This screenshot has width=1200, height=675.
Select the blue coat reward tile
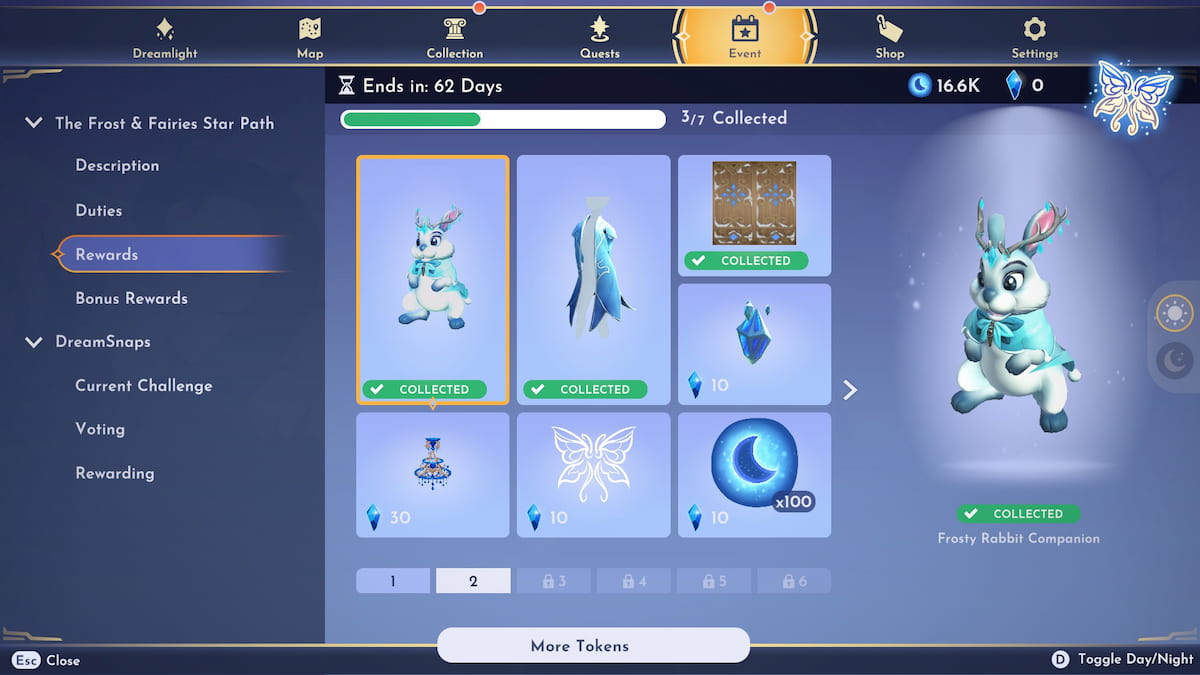pyautogui.click(x=594, y=279)
